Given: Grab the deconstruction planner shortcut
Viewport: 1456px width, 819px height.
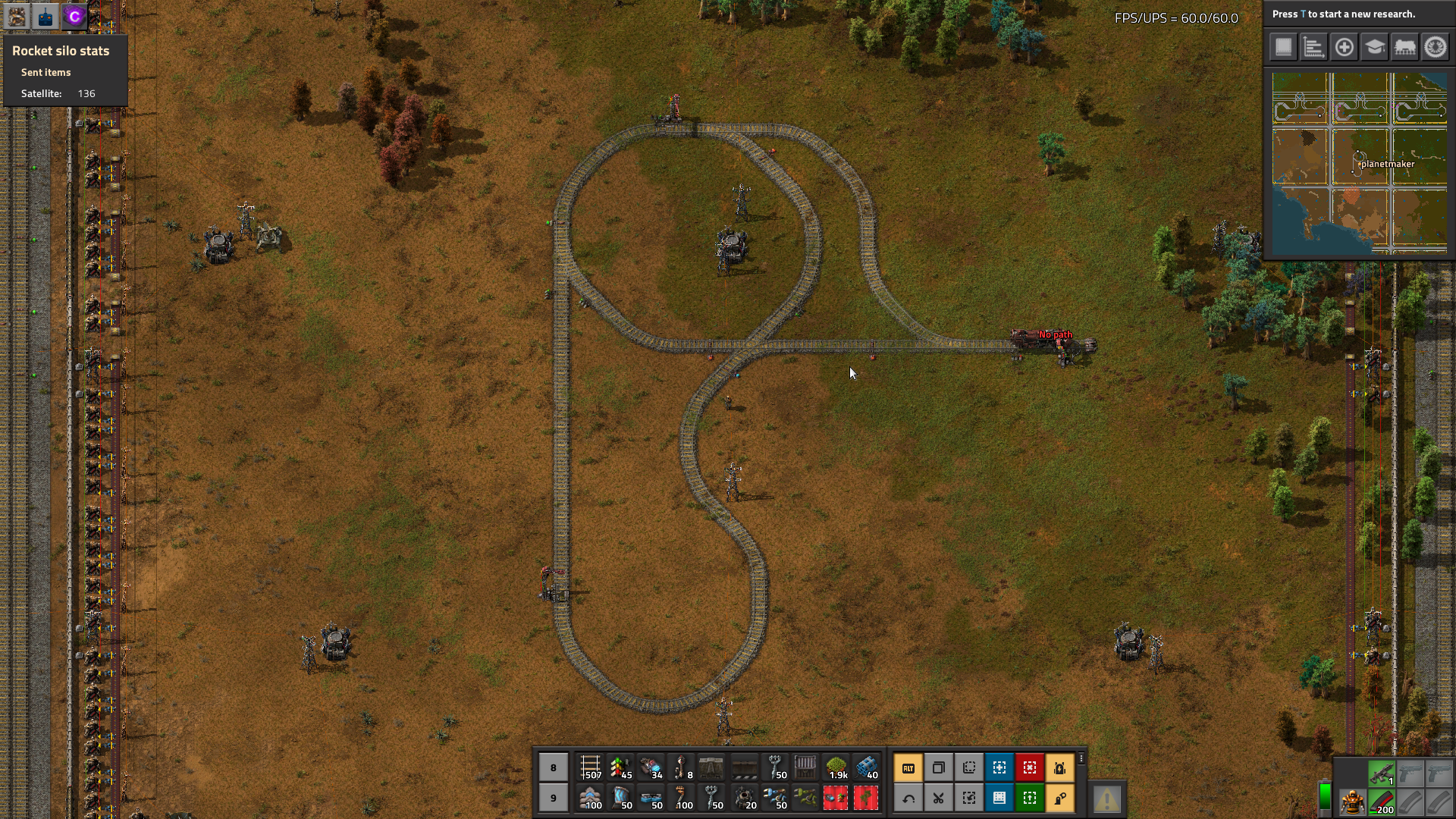Looking at the screenshot, I should (1030, 767).
